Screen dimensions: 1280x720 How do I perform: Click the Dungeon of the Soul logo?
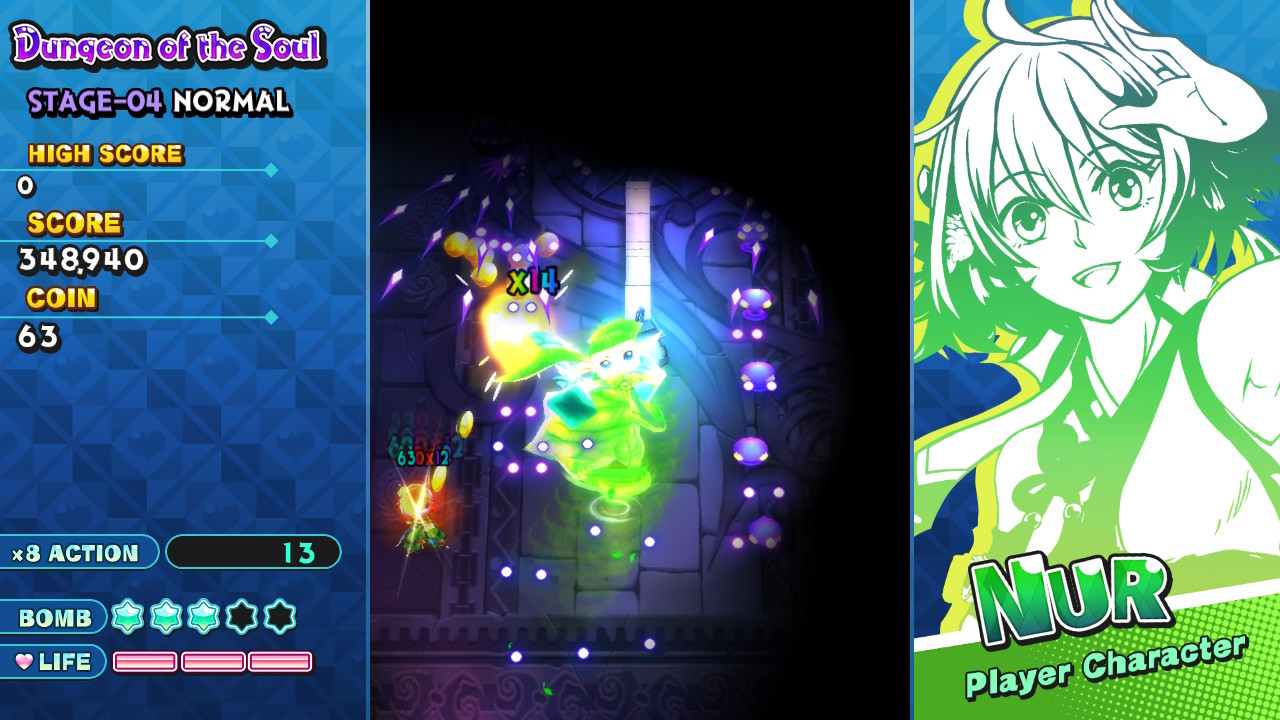click(x=168, y=45)
